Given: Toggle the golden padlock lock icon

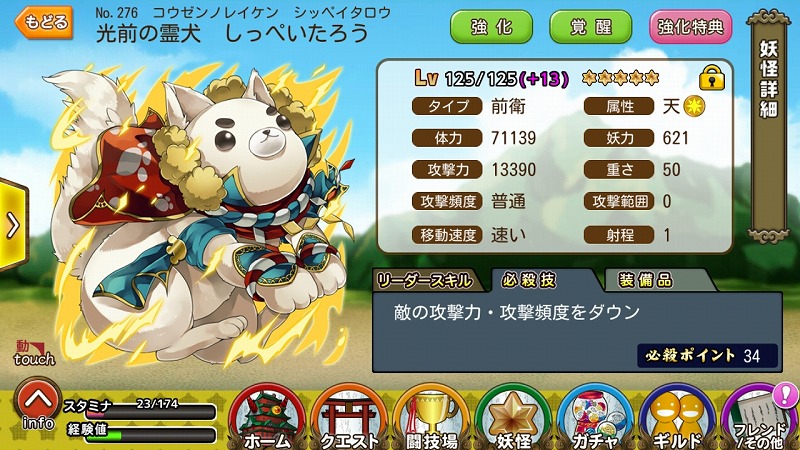Looking at the screenshot, I should 711,77.
